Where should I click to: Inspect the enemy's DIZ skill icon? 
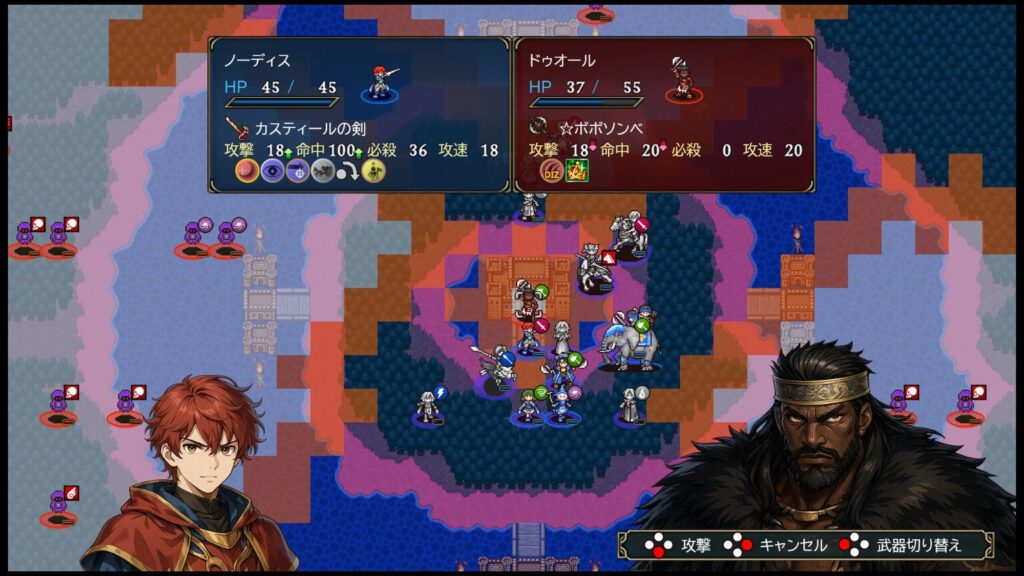tap(551, 172)
